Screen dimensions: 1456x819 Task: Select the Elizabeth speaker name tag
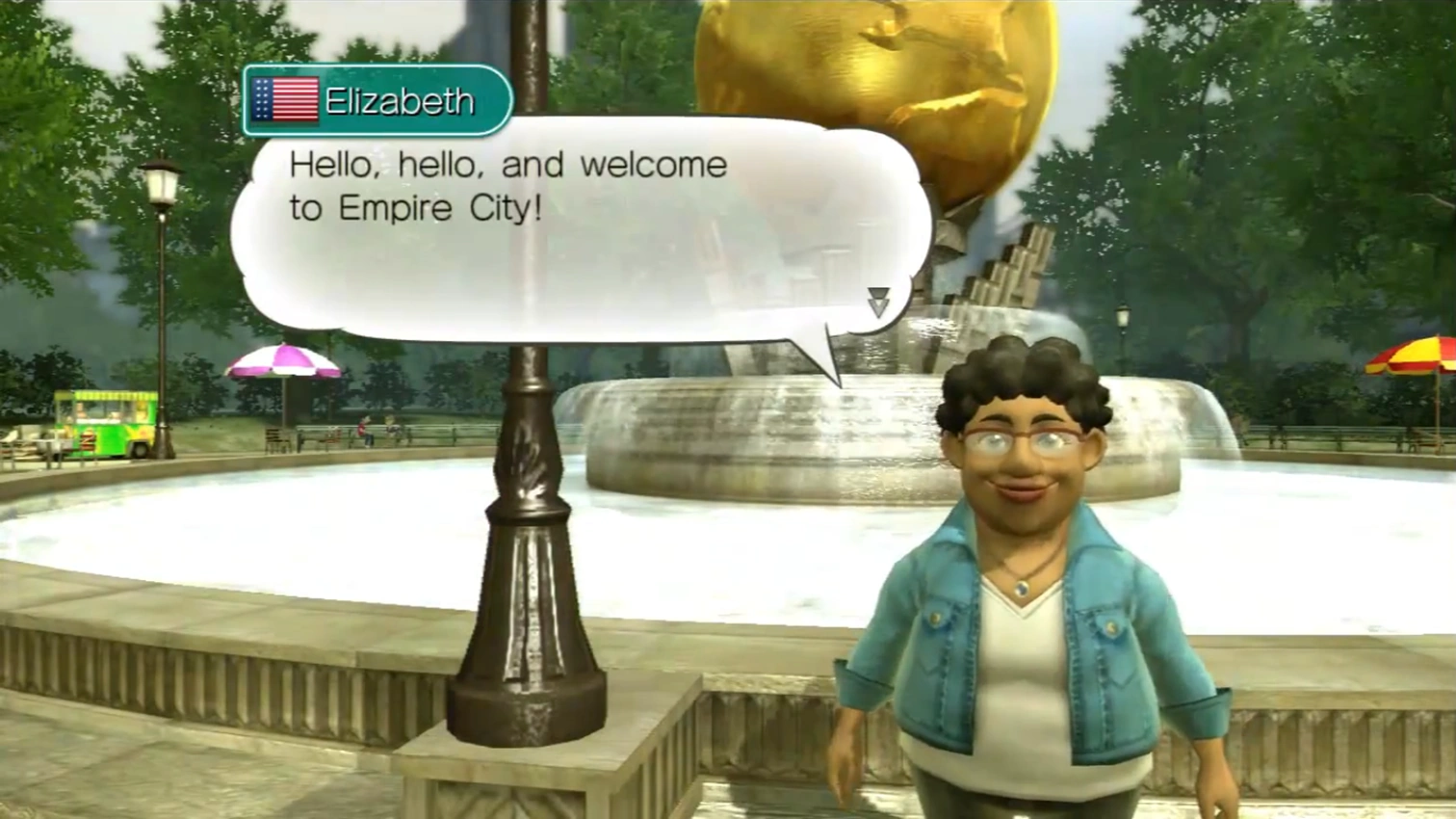coord(377,100)
